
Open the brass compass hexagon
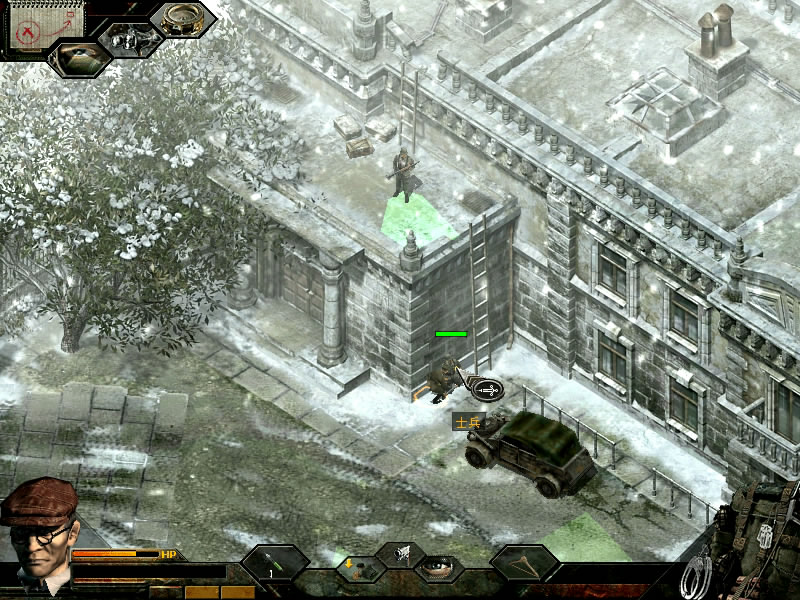(183, 19)
